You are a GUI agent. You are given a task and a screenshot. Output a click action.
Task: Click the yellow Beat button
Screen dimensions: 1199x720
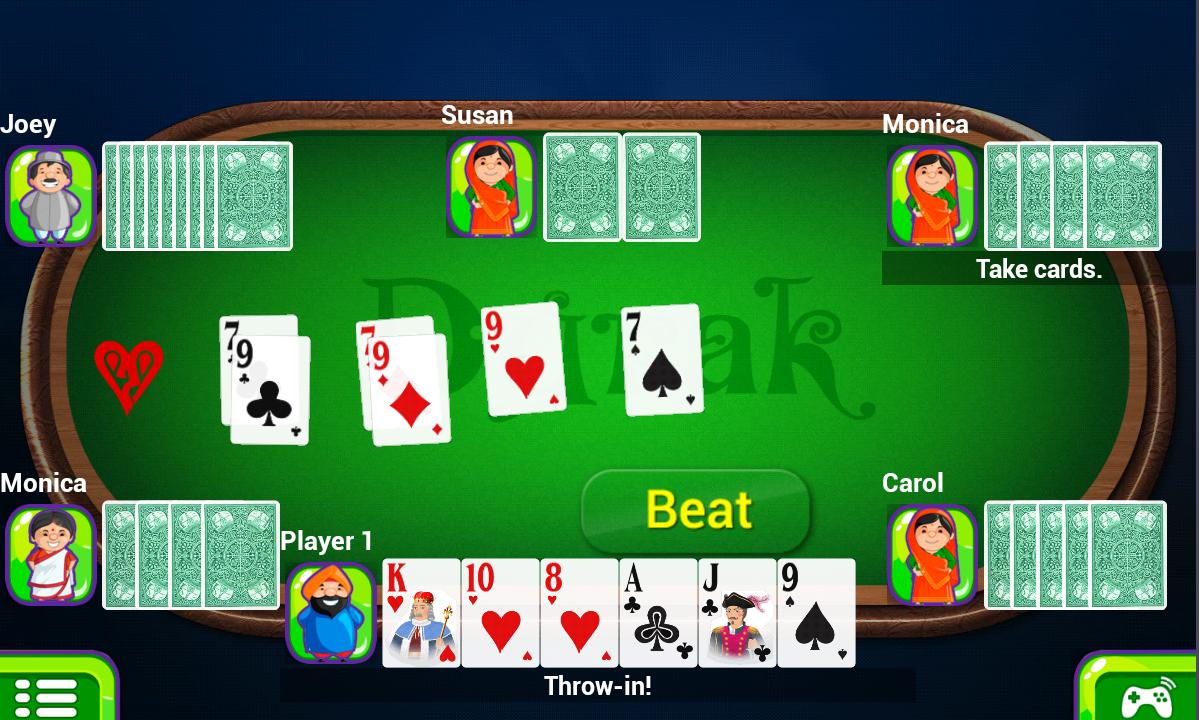tap(696, 510)
